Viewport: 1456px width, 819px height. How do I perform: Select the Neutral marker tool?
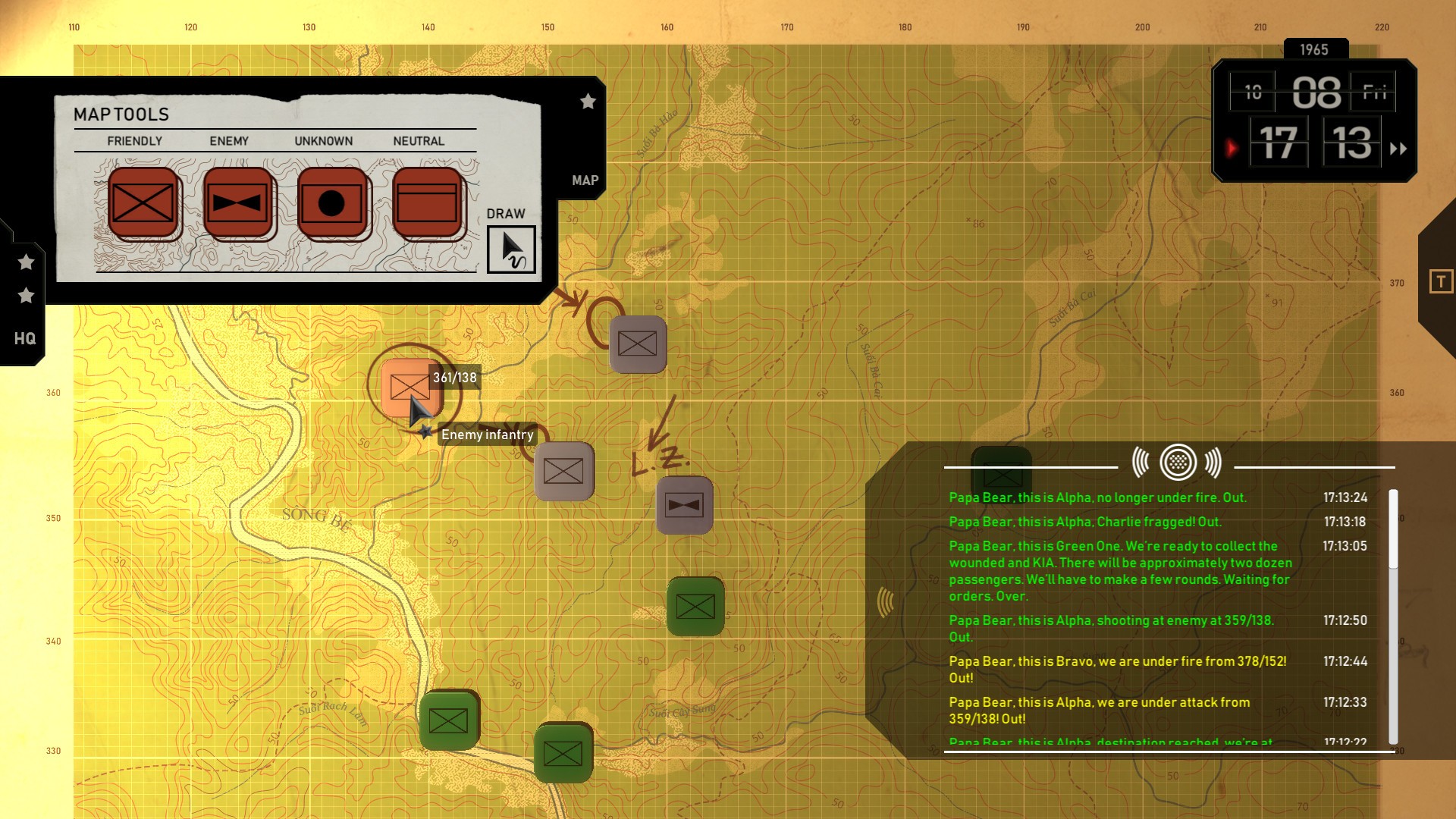click(425, 202)
